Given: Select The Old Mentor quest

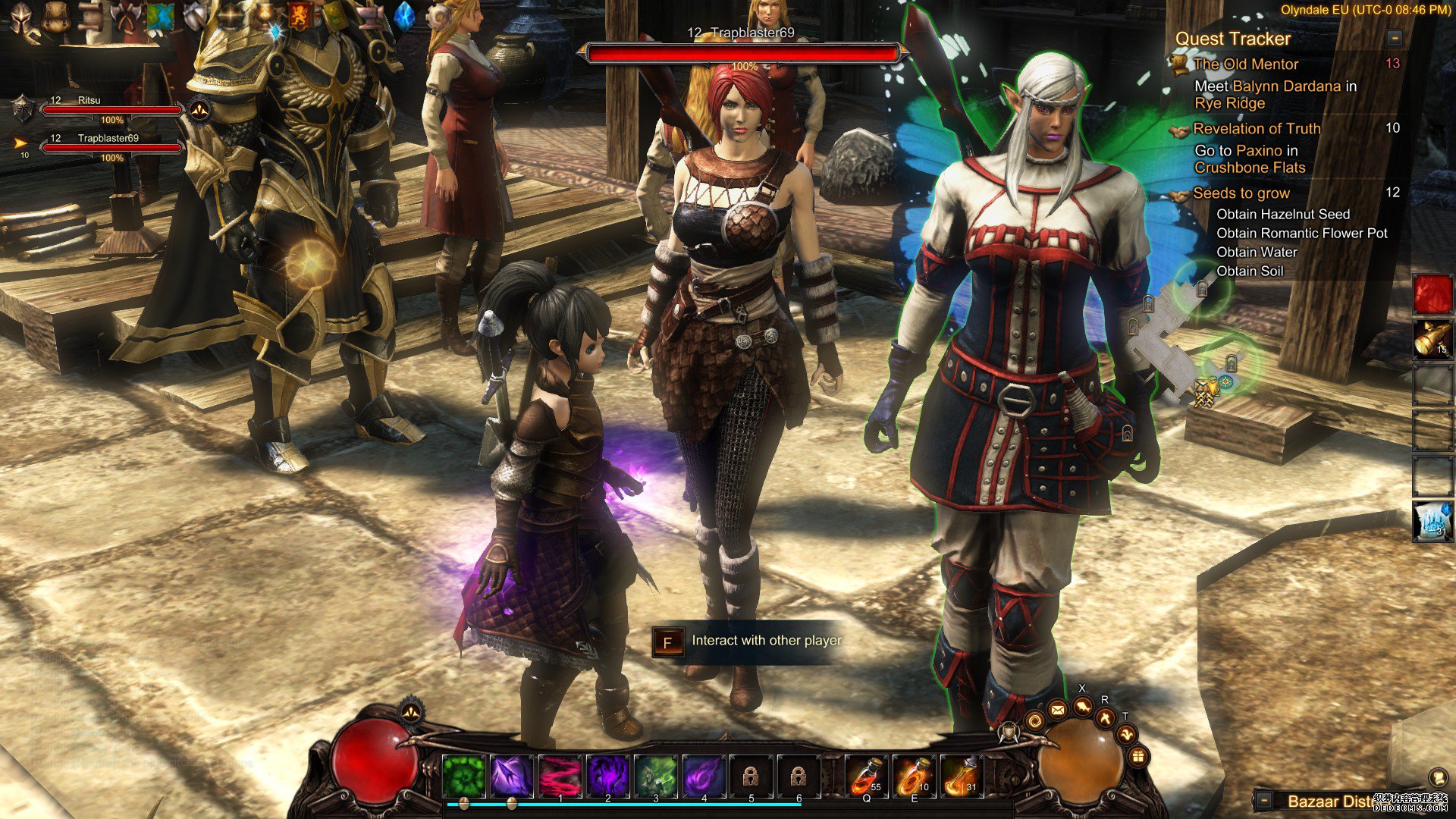Looking at the screenshot, I should point(1245,64).
